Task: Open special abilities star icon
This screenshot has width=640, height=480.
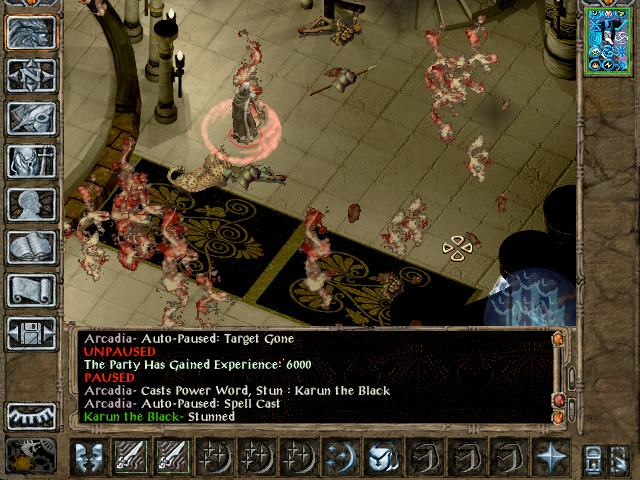Action: coord(549,456)
